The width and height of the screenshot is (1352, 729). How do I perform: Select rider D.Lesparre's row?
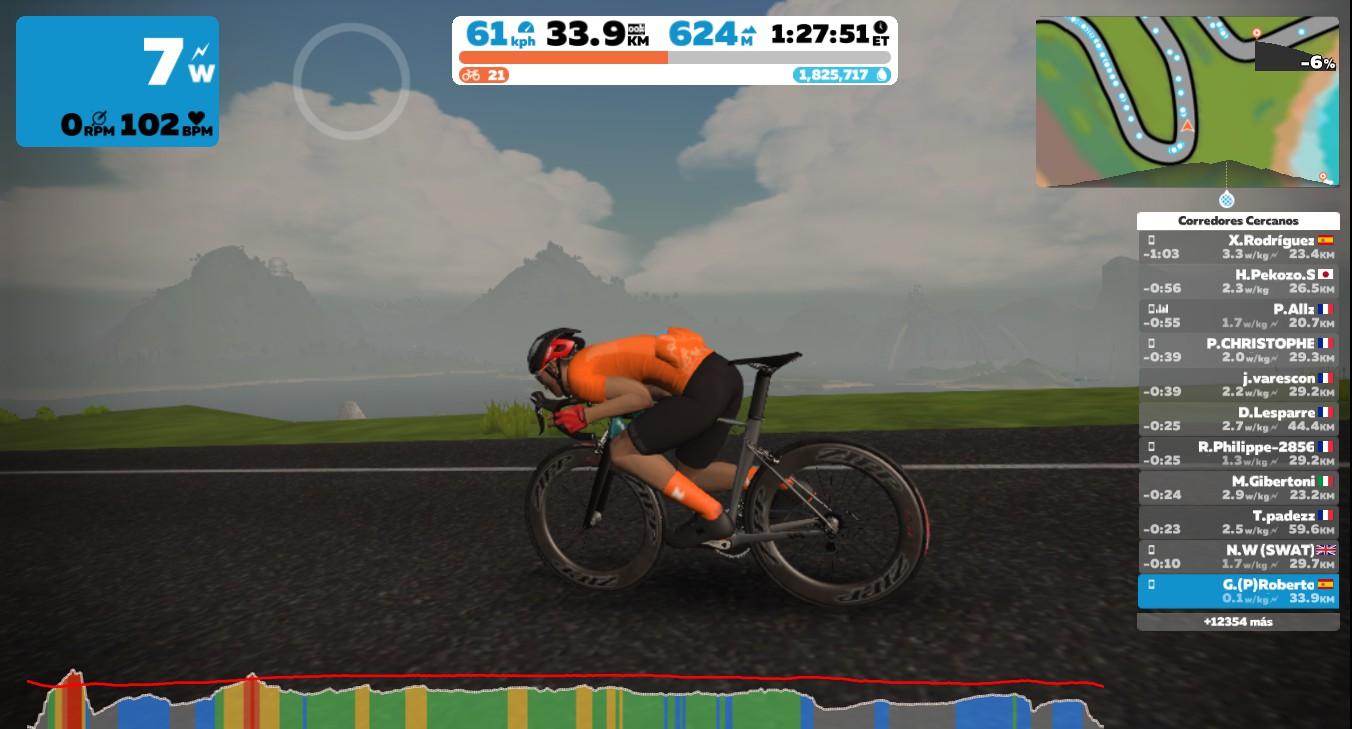pos(1238,419)
